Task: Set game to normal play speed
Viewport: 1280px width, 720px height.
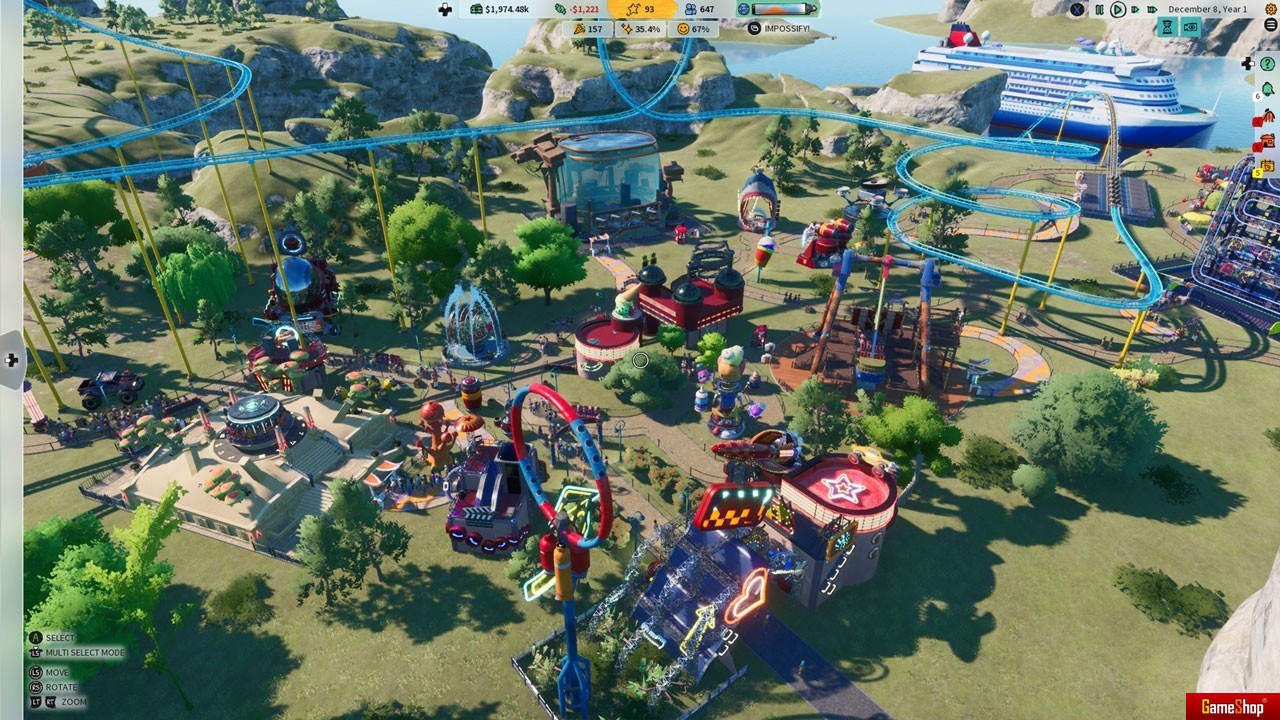Action: pyautogui.click(x=1118, y=9)
